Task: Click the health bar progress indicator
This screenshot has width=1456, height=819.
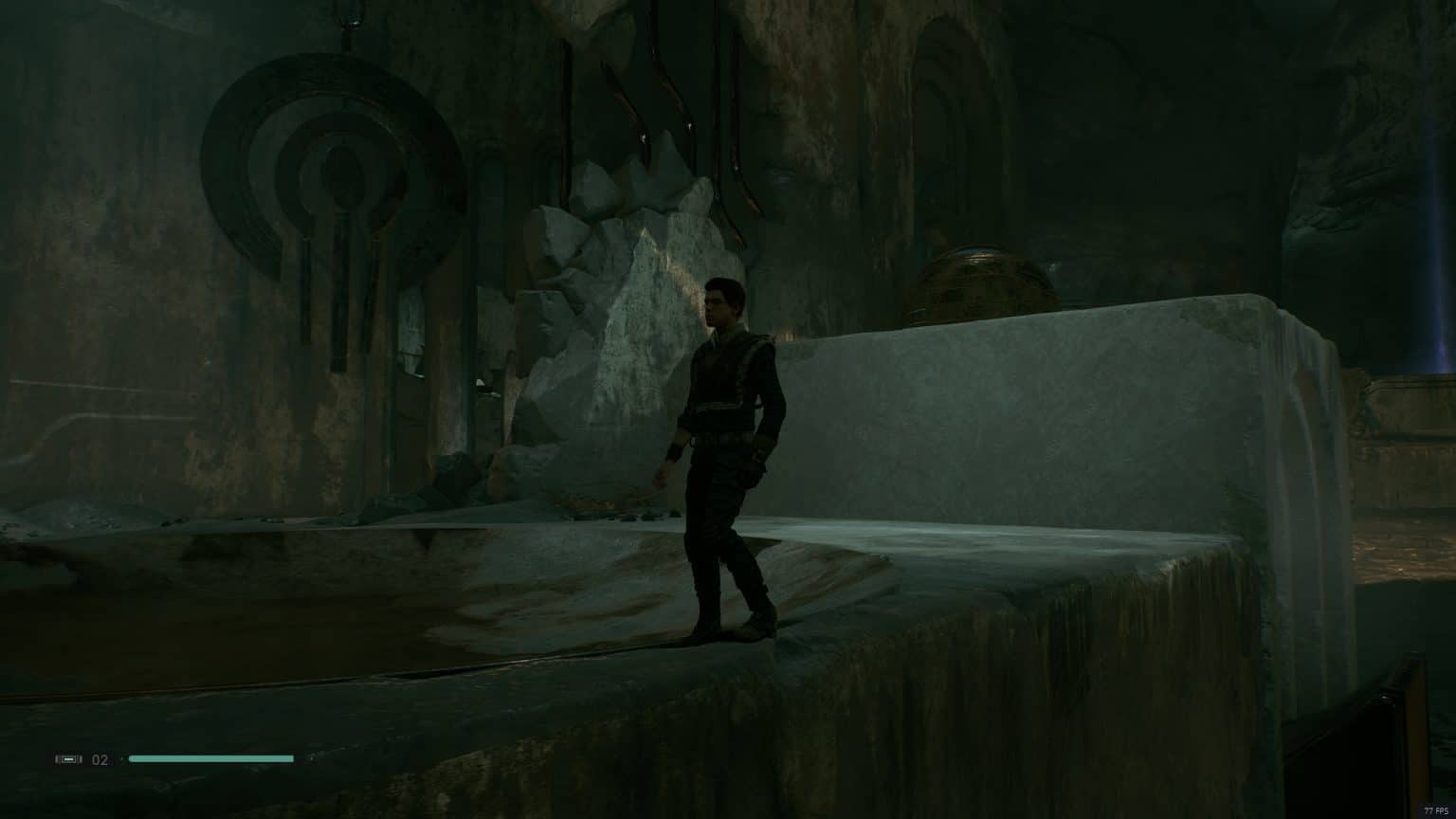Action: (x=213, y=759)
